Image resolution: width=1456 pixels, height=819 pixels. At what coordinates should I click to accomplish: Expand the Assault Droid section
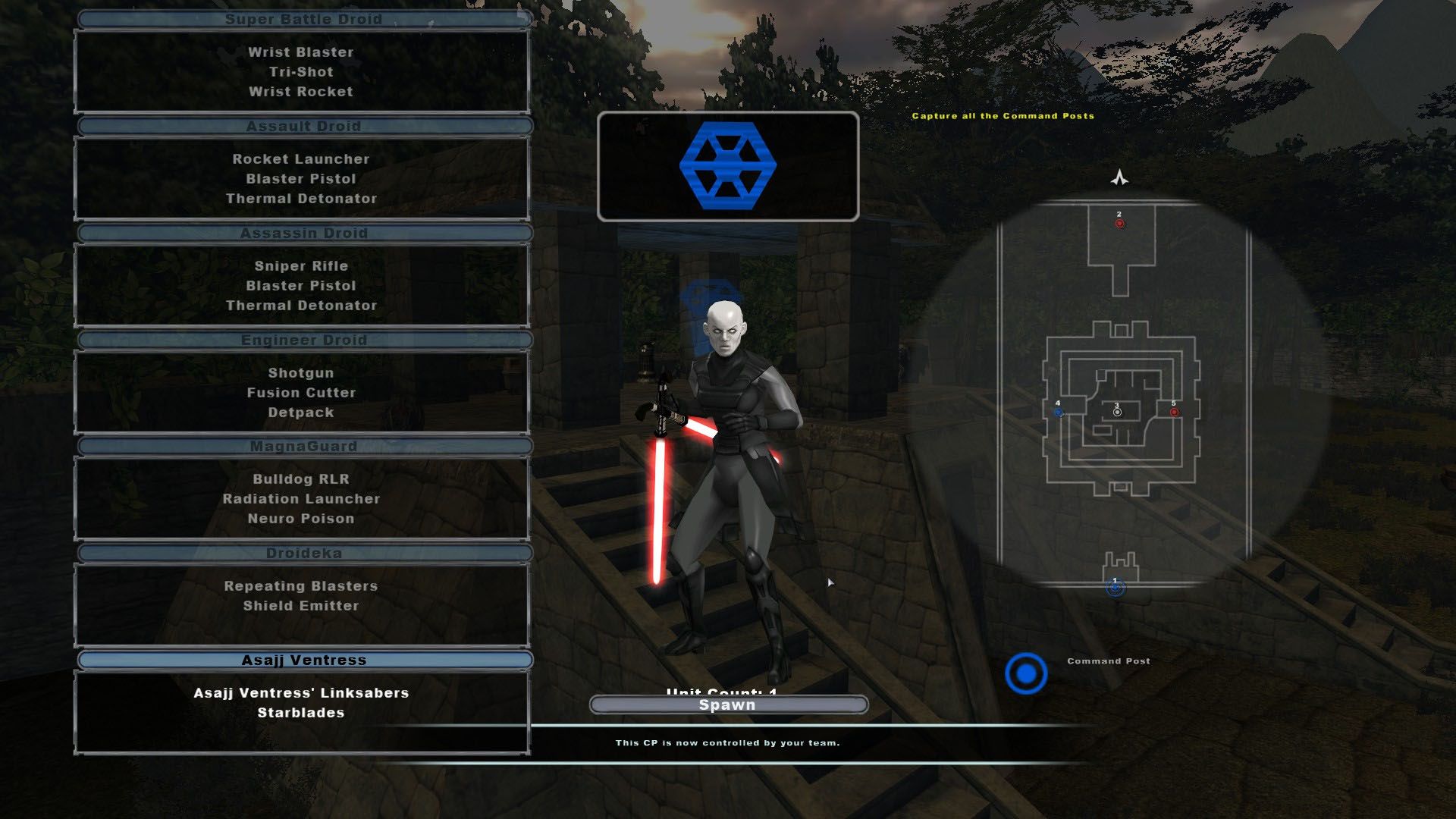point(303,126)
